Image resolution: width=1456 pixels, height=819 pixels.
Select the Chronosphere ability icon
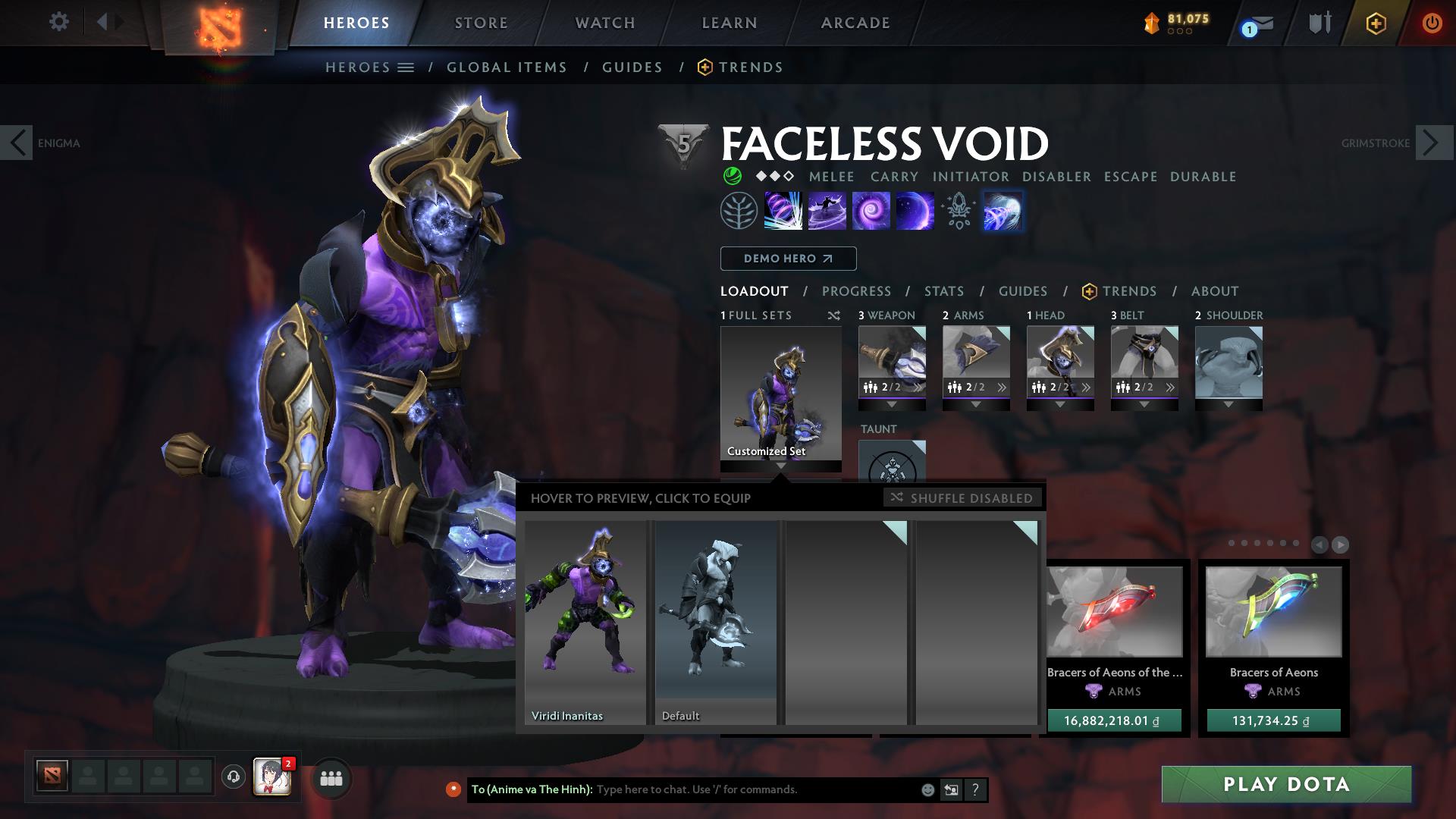(x=914, y=211)
